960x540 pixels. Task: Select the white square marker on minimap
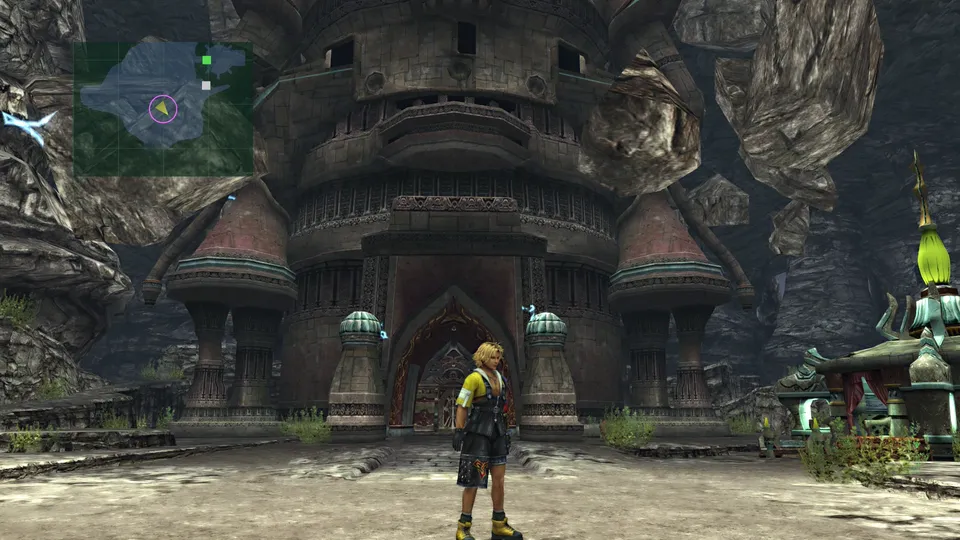[x=206, y=86]
